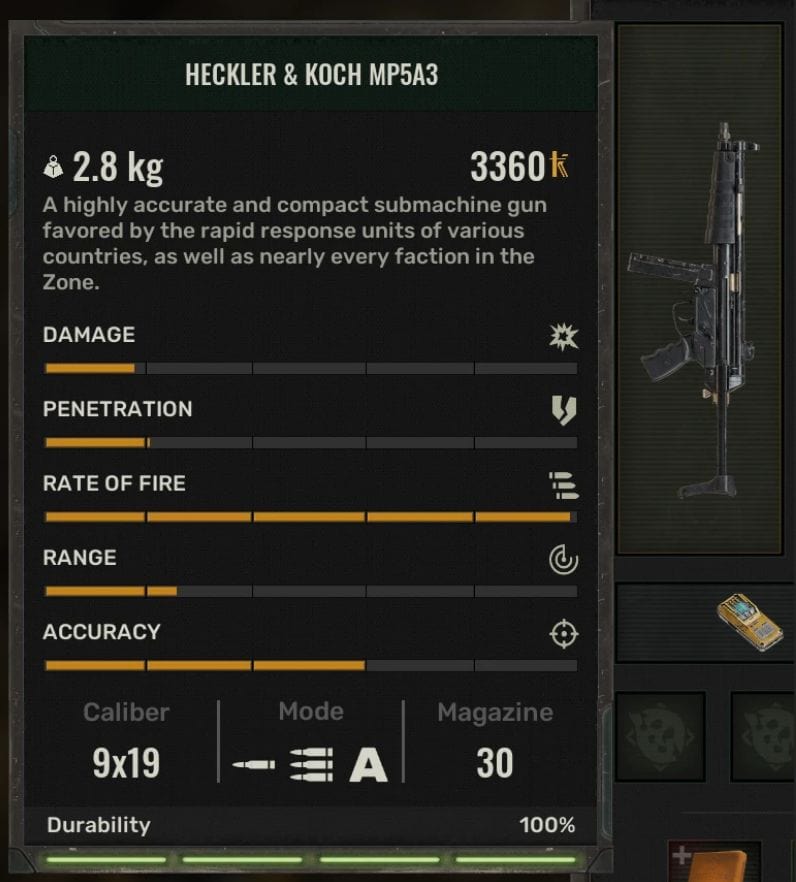The image size is (796, 882).
Task: Click the yellow detector device slot
Action: [x=749, y=623]
